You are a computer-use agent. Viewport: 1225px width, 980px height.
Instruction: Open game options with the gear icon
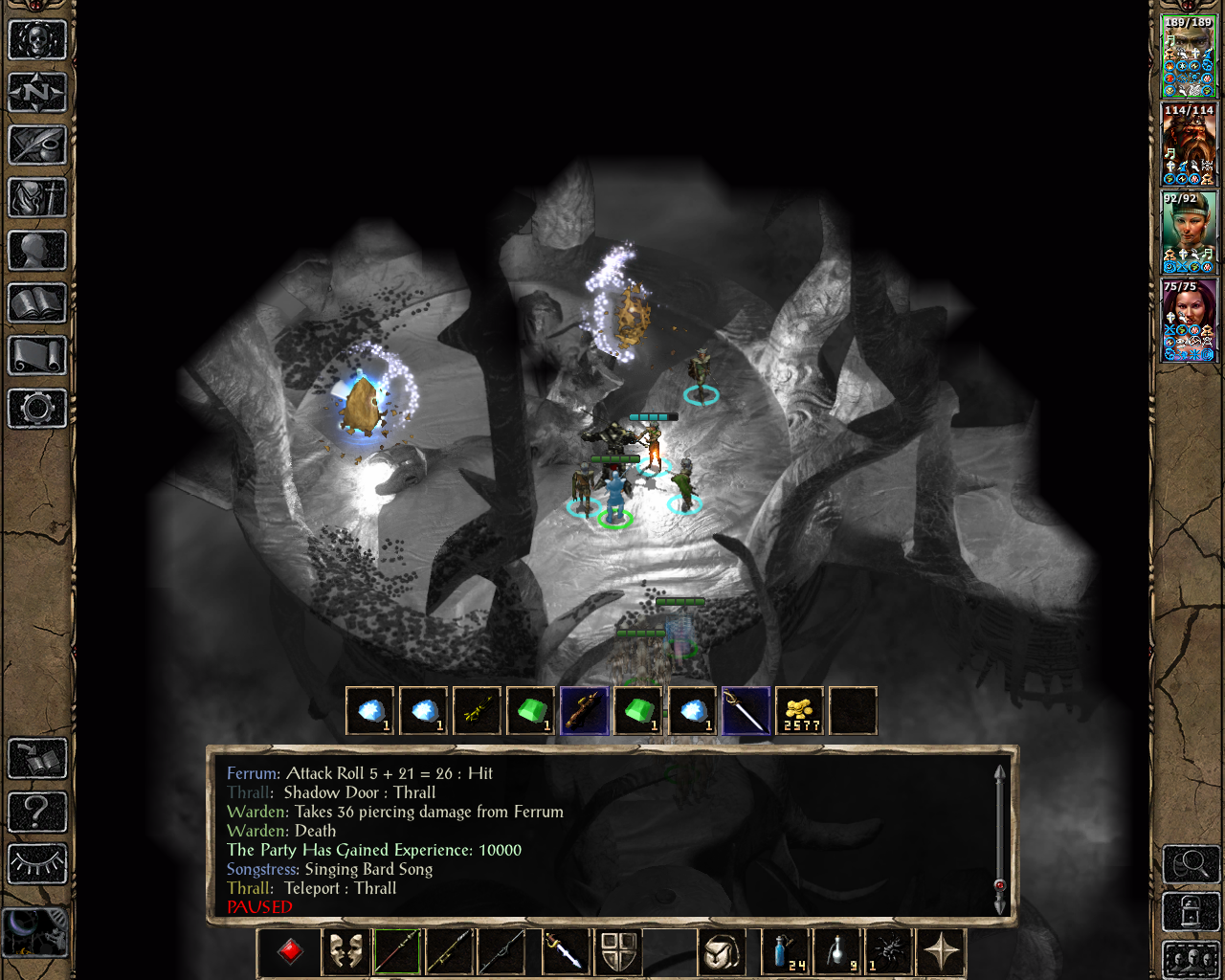(36, 409)
